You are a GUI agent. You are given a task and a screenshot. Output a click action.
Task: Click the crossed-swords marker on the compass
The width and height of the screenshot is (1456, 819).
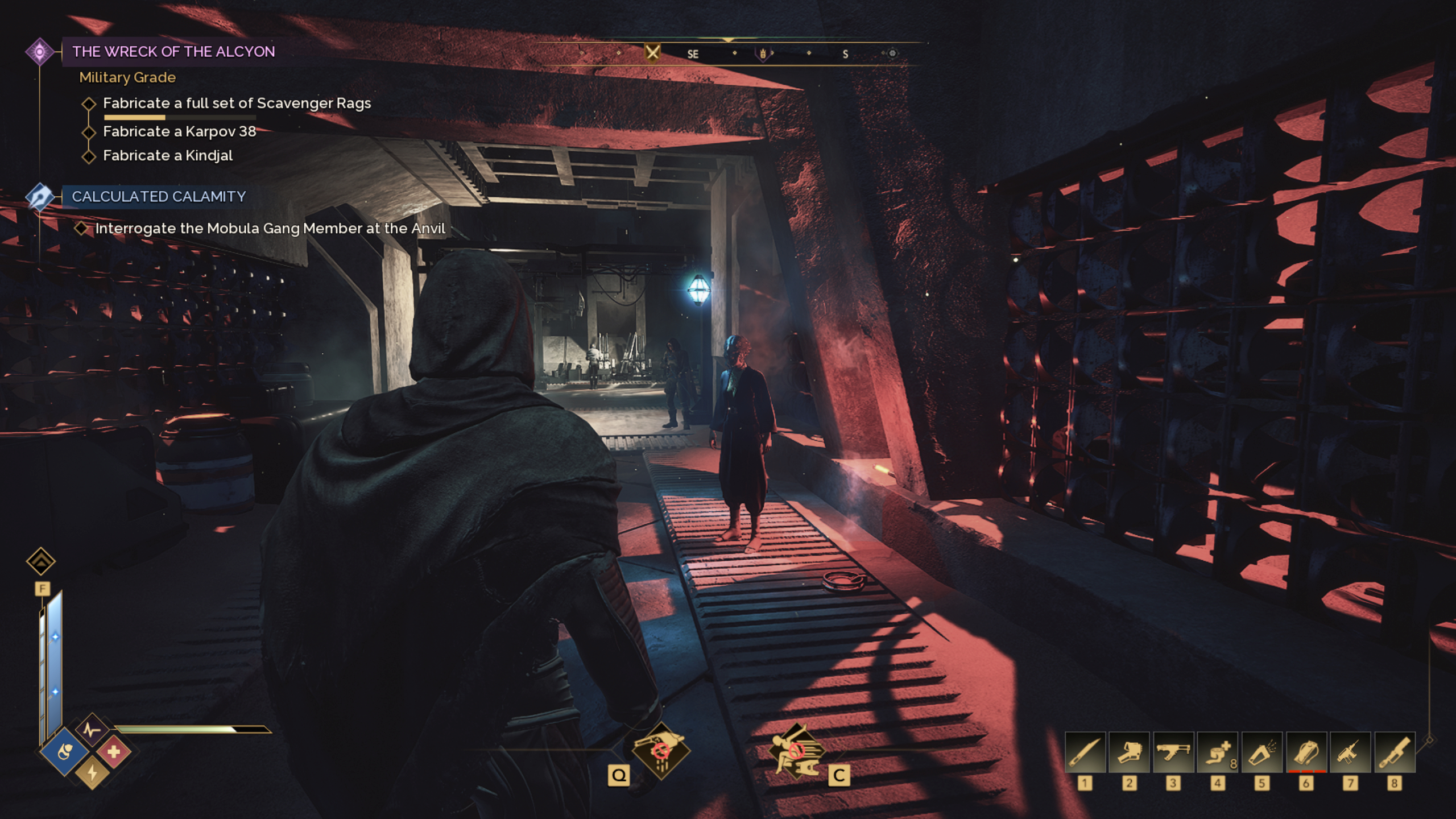click(x=652, y=53)
